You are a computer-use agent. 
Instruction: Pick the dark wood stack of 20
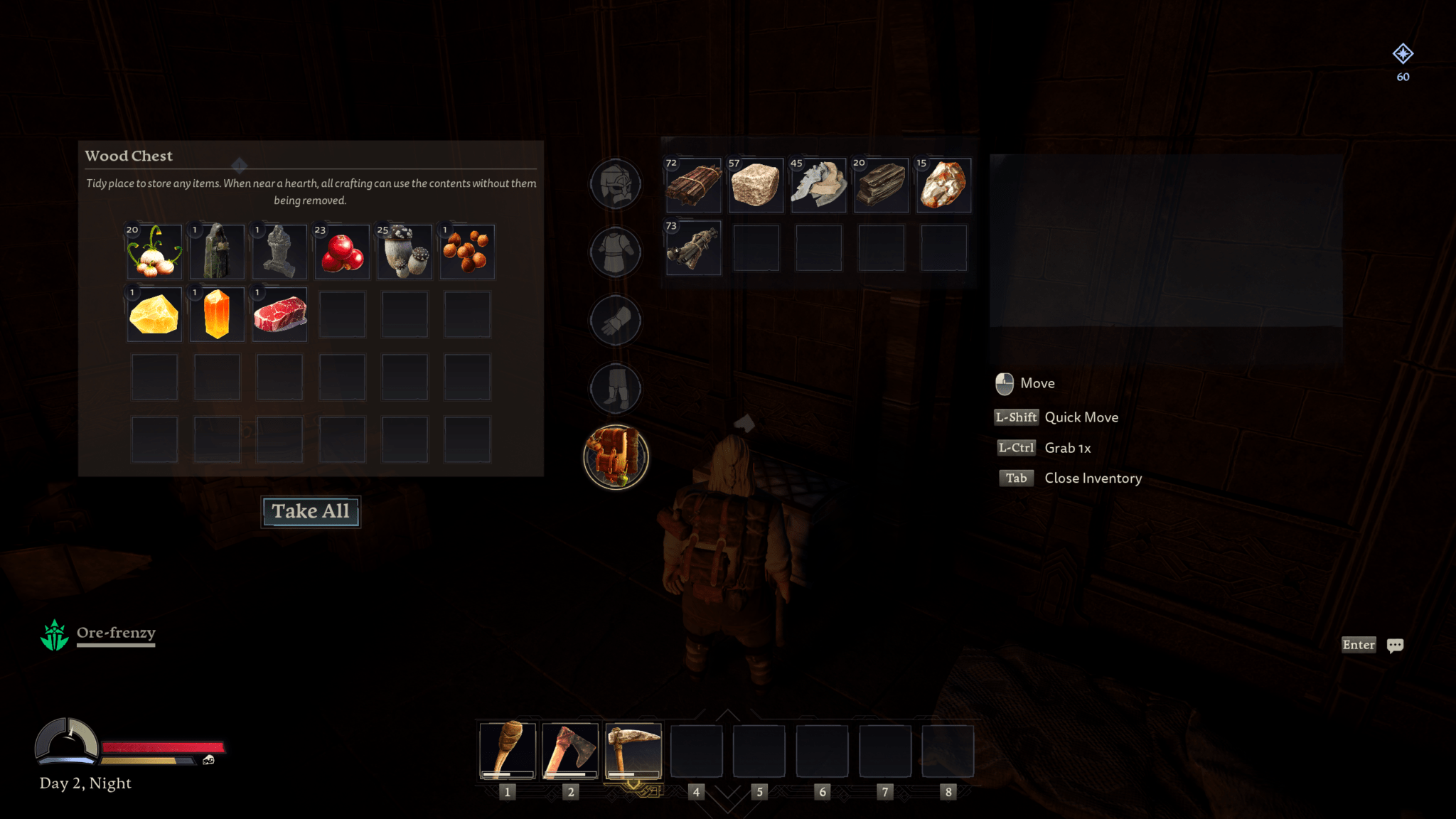pyautogui.click(x=881, y=186)
